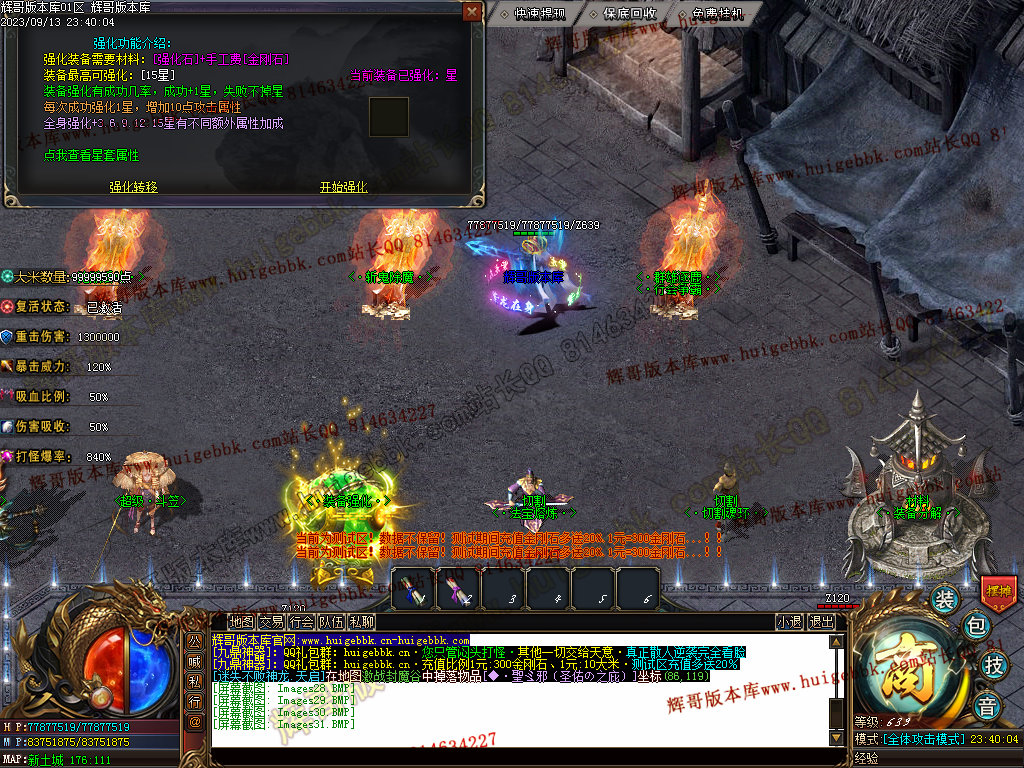Close the 强化 enhancement dialog

472,12
